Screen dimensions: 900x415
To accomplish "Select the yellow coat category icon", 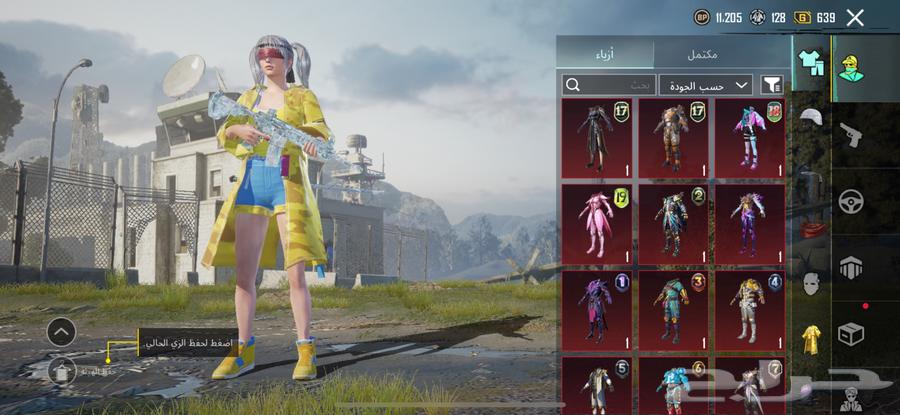I will click(x=811, y=340).
